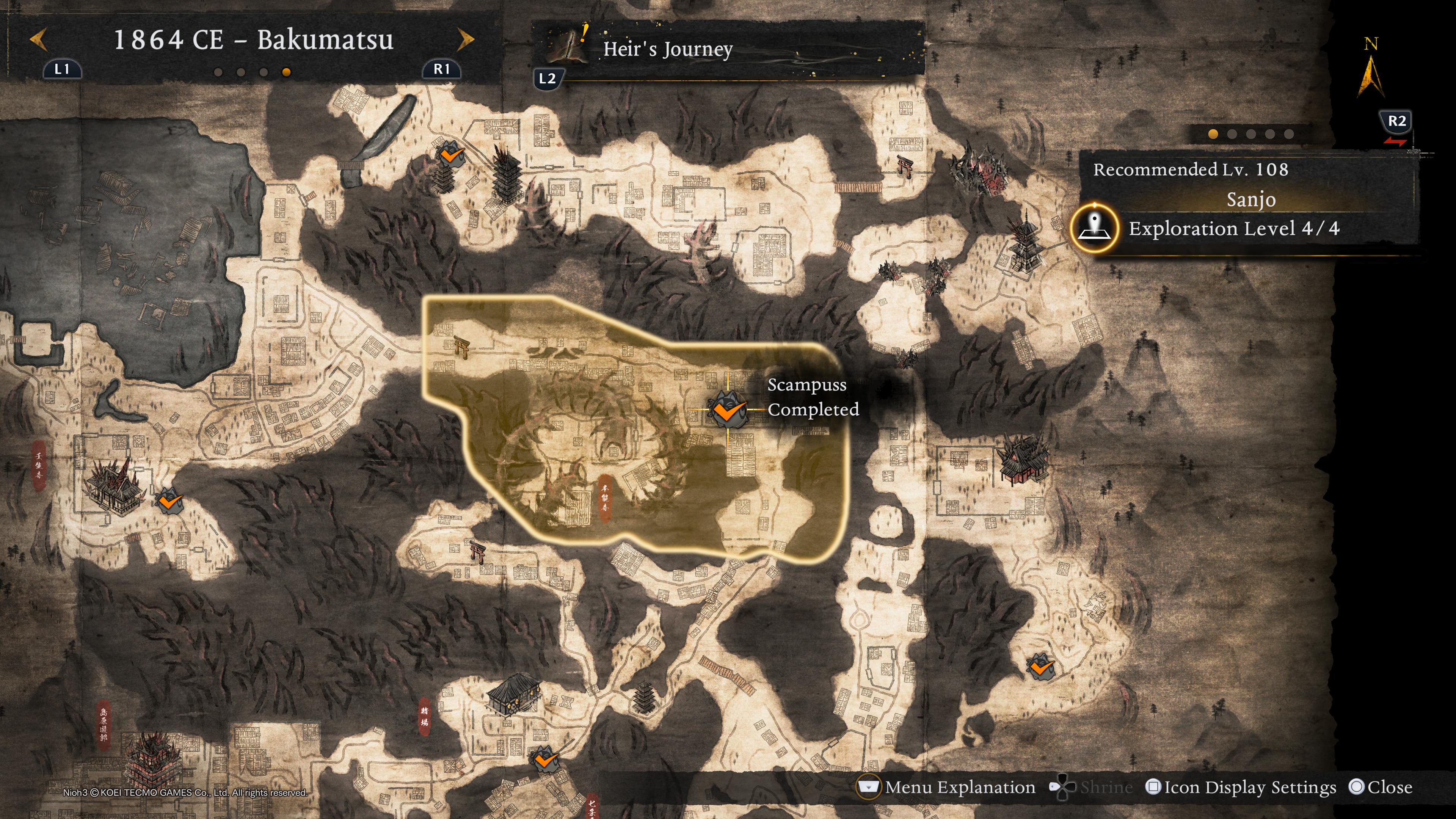The height and width of the screenshot is (819, 1456).
Task: Show the Menu Explanation
Action: click(947, 788)
